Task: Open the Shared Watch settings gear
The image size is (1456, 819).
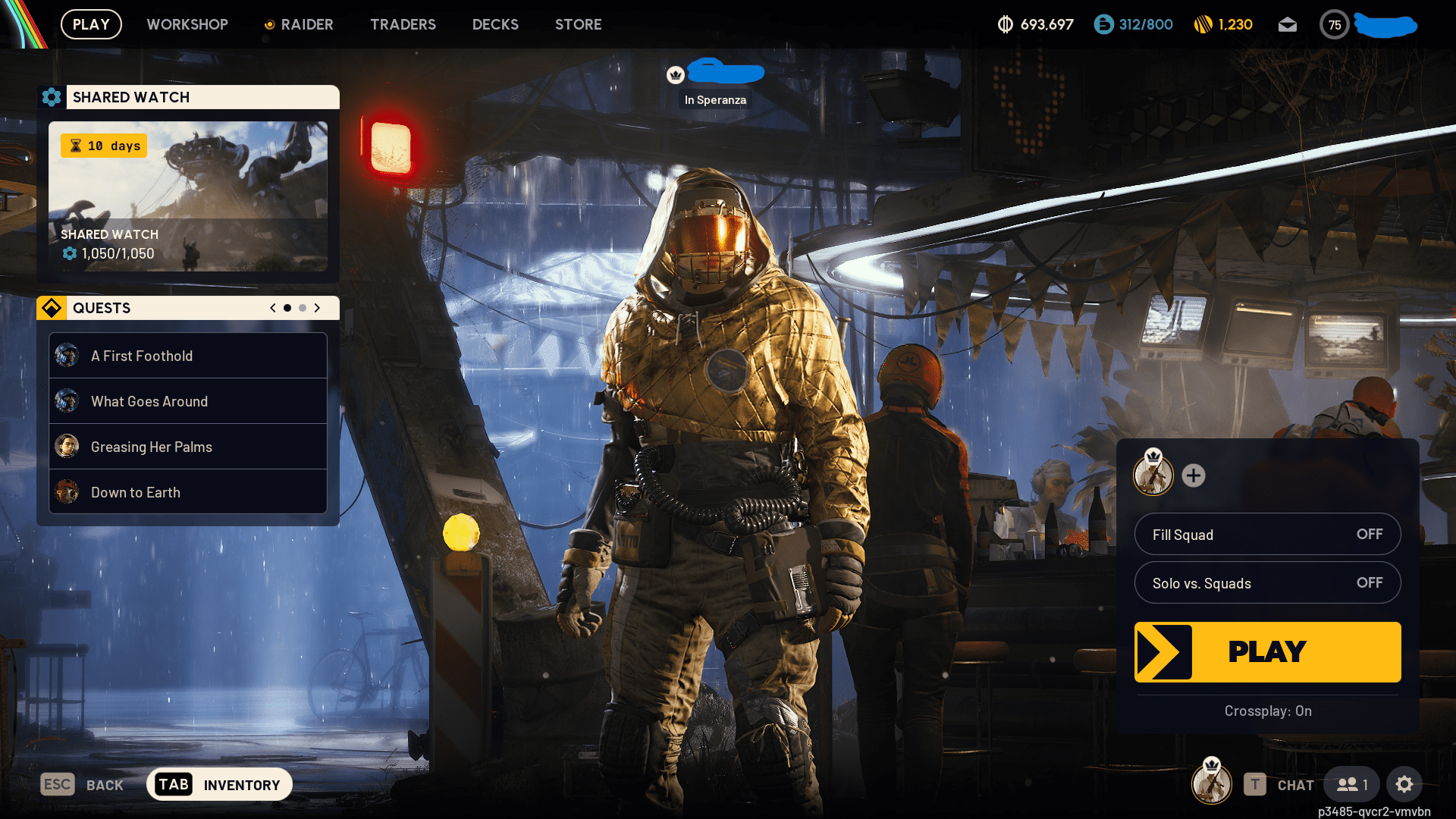Action: [x=52, y=97]
